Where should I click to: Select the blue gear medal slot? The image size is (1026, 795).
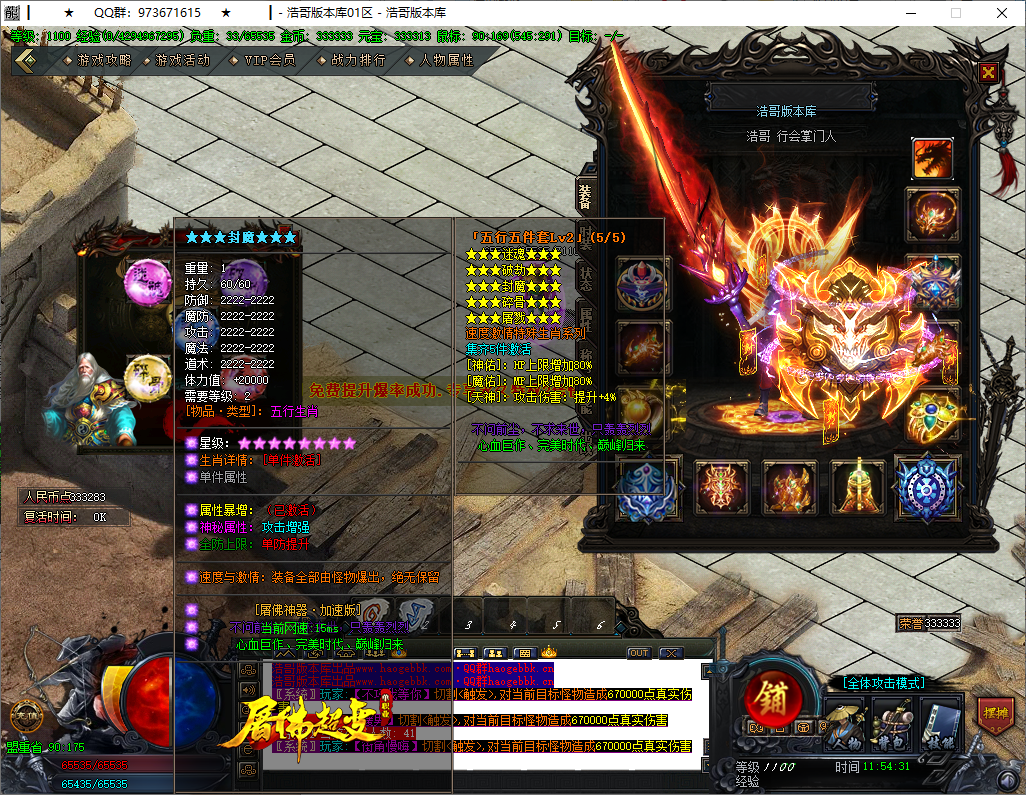tap(926, 486)
